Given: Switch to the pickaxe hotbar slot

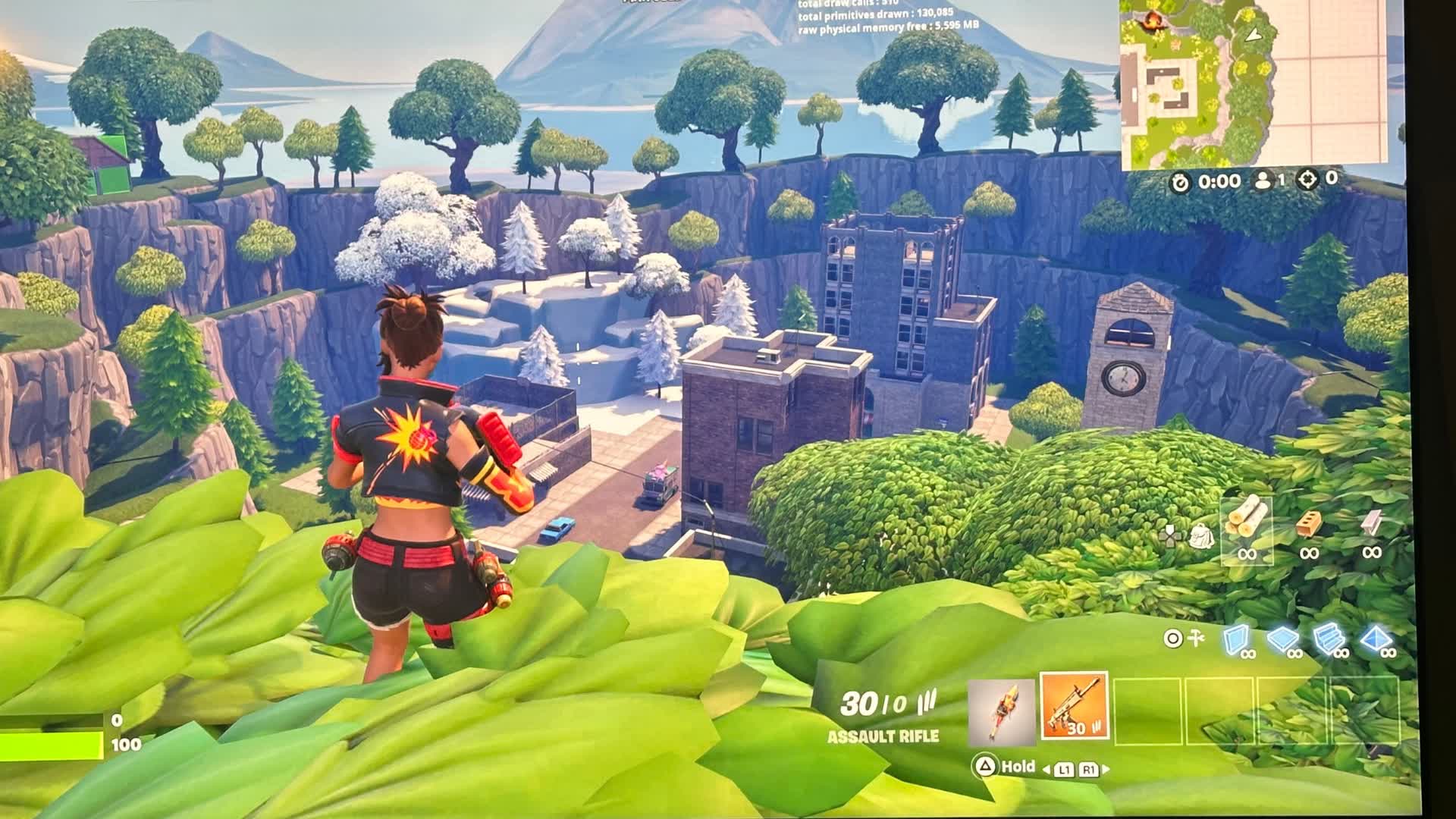Looking at the screenshot, I should [1002, 711].
